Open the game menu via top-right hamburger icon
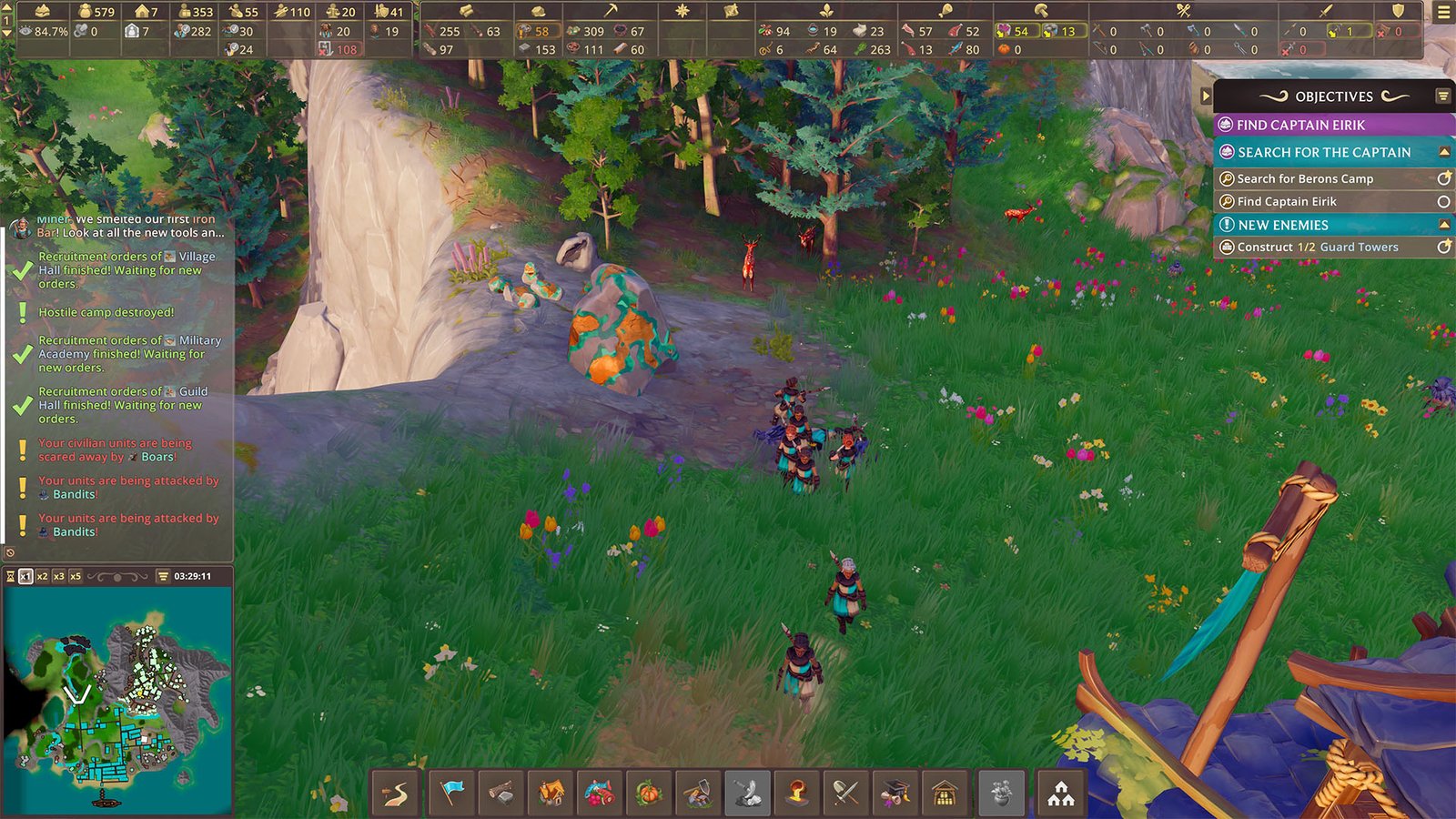The height and width of the screenshot is (819, 1456). coord(1445,12)
